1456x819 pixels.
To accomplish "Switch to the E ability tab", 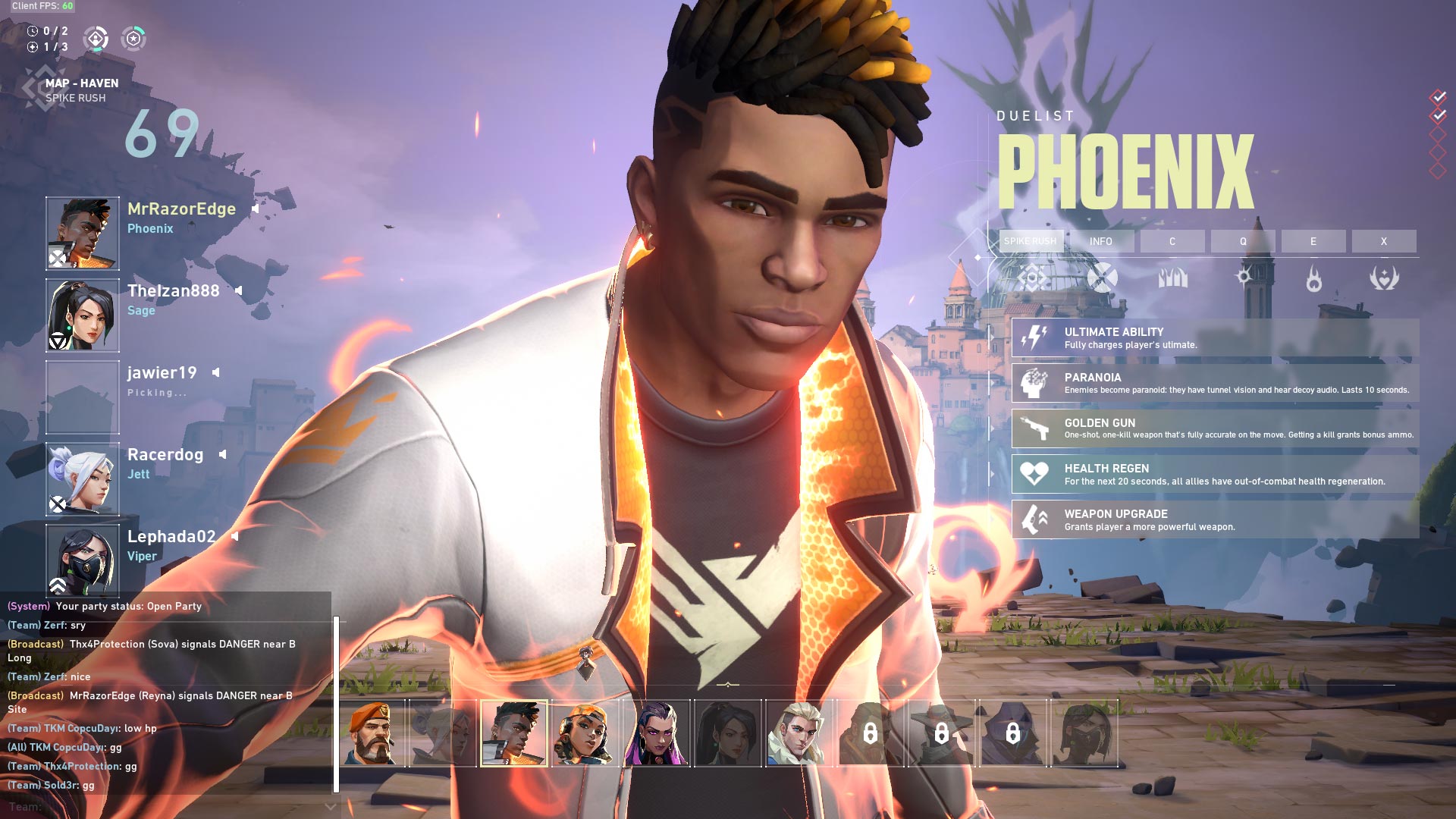I will click(x=1313, y=241).
